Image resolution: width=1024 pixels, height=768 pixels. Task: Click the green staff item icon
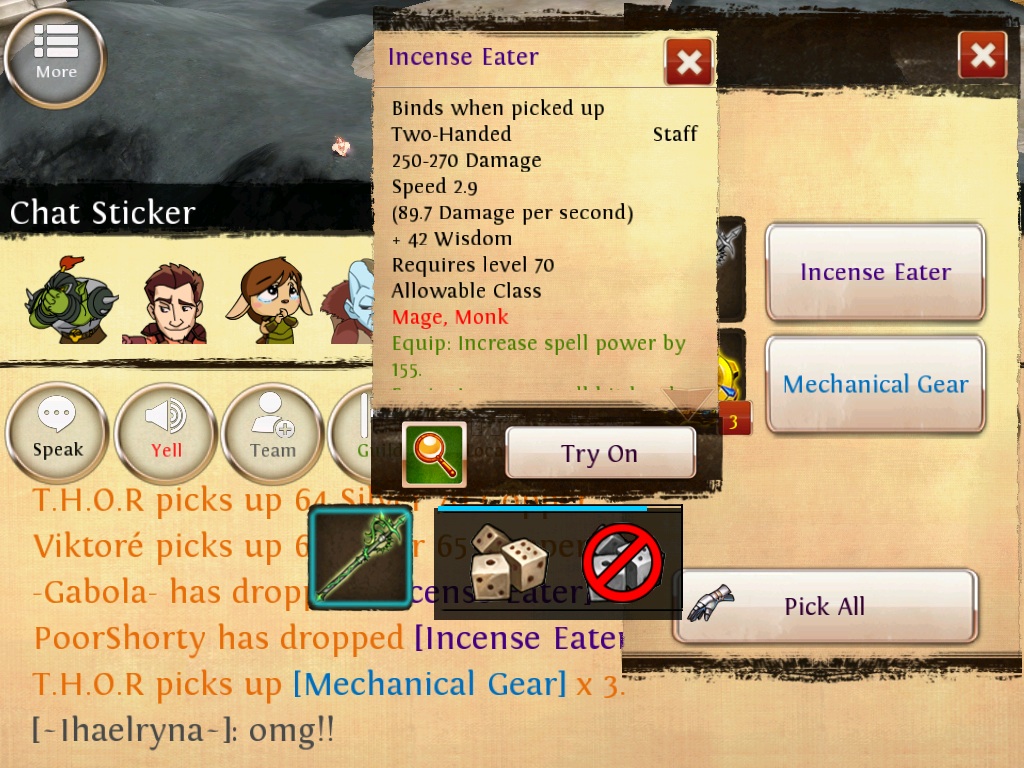360,558
